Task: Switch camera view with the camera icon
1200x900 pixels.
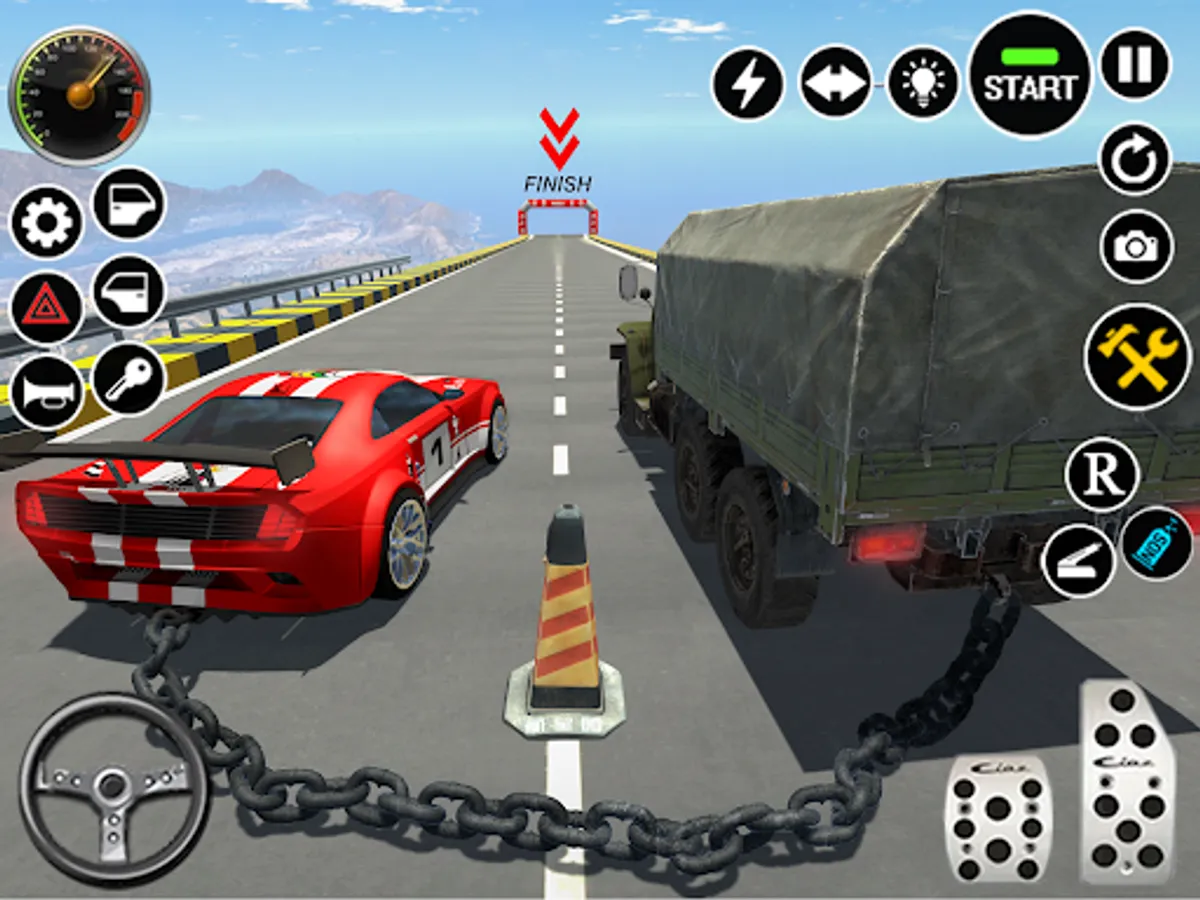Action: coord(1136,246)
